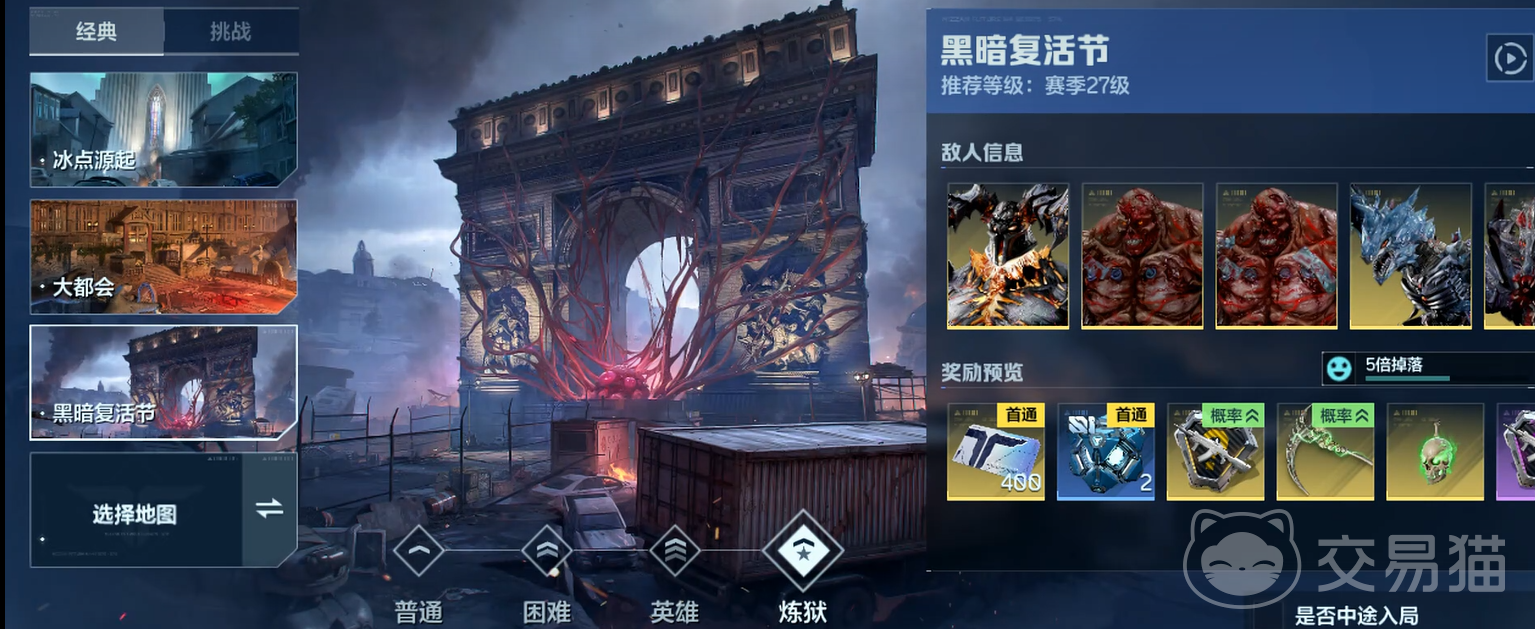
Task: Inspect the green skull pendant reward
Action: pos(1435,451)
